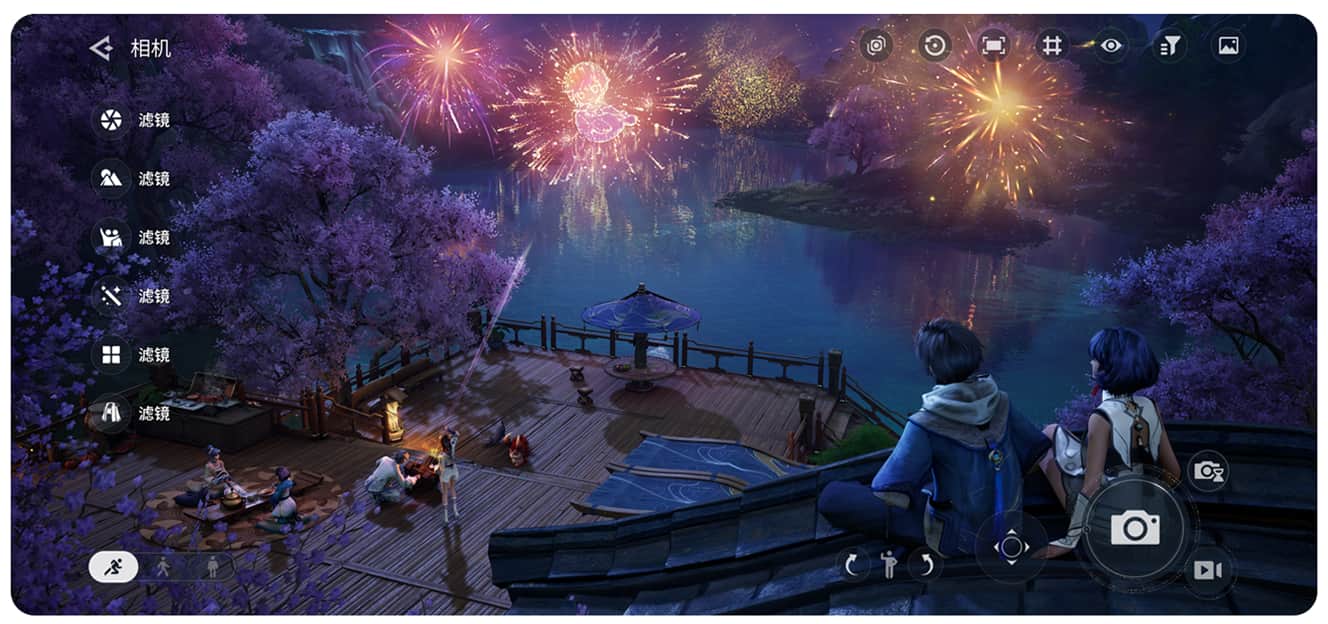Choose the magic wand effects option

point(111,296)
